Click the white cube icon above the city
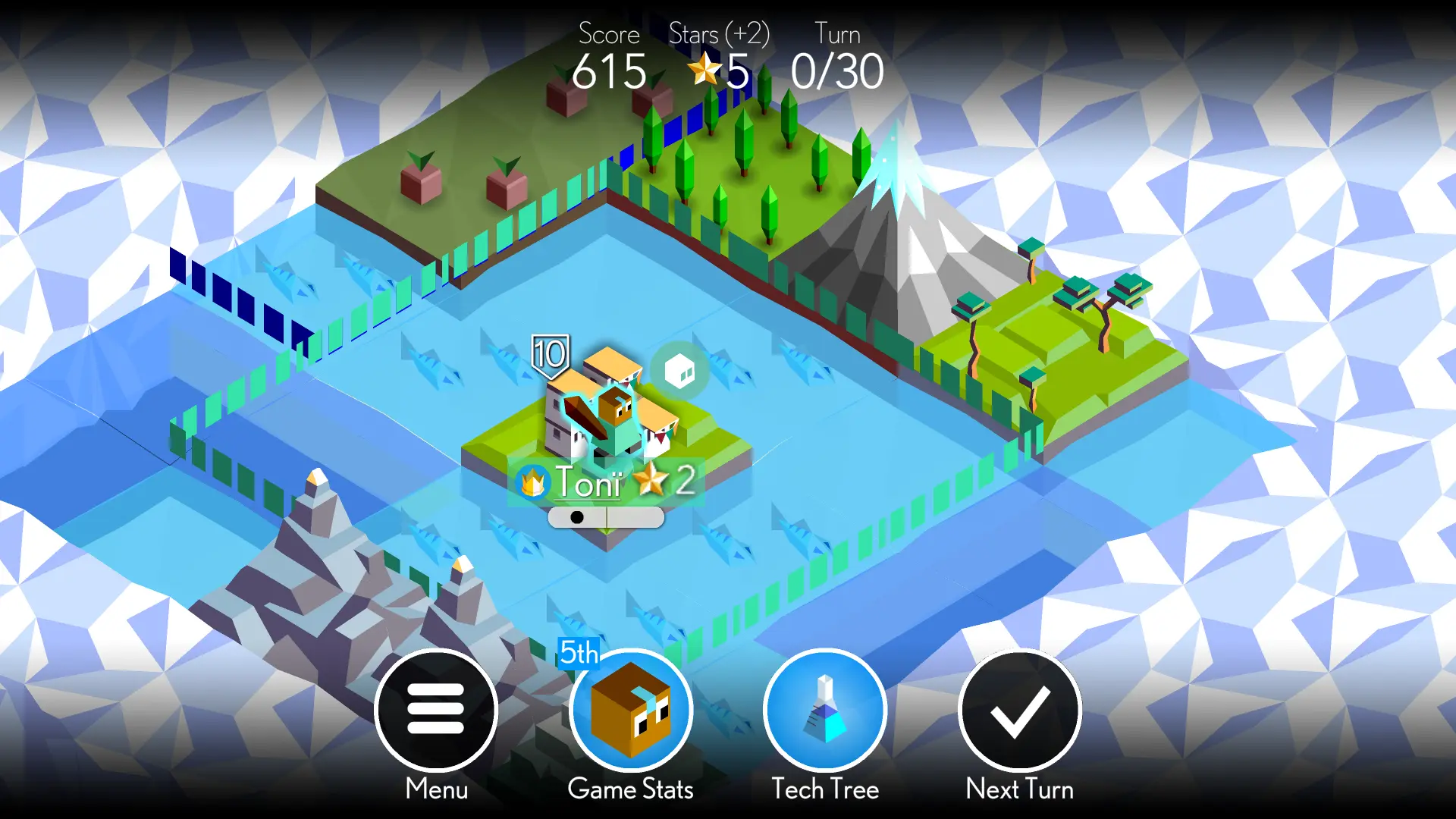1456x819 pixels. click(679, 372)
